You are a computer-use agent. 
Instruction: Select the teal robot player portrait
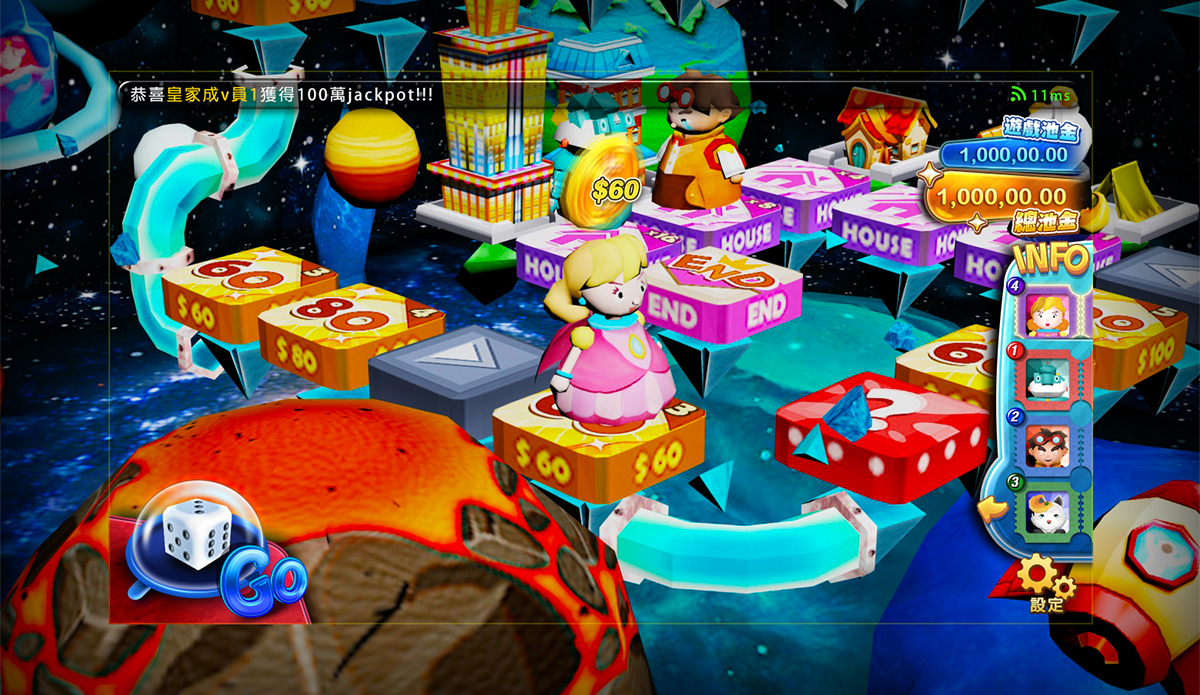coord(1050,380)
